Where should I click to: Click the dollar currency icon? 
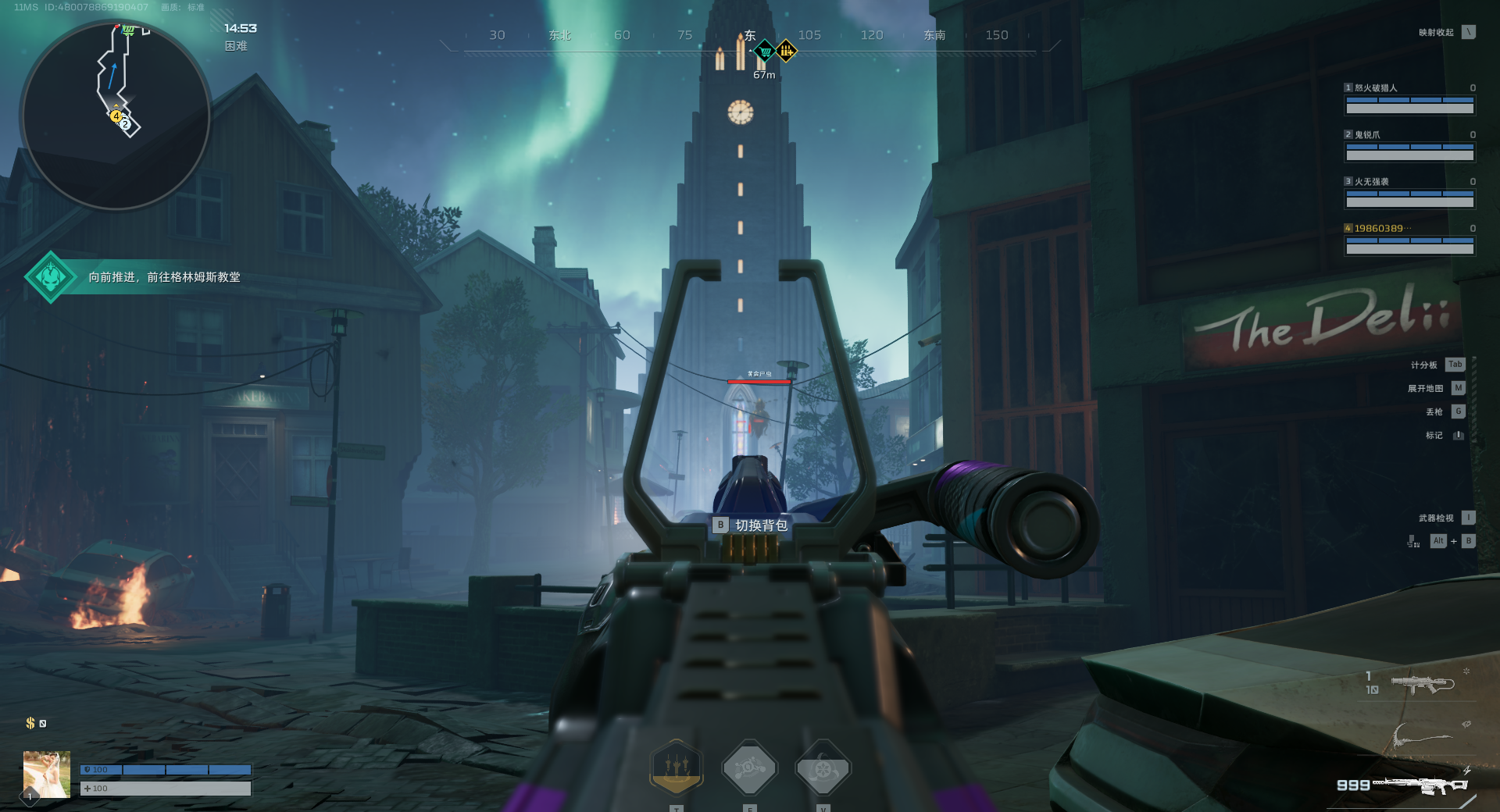(x=30, y=723)
